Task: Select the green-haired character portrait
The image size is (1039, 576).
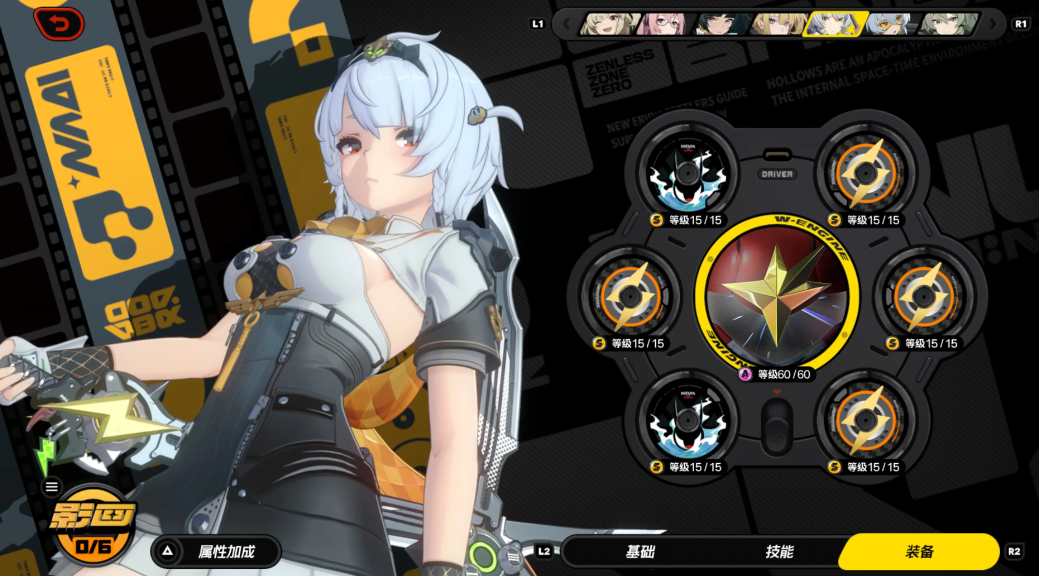Action: click(x=942, y=23)
